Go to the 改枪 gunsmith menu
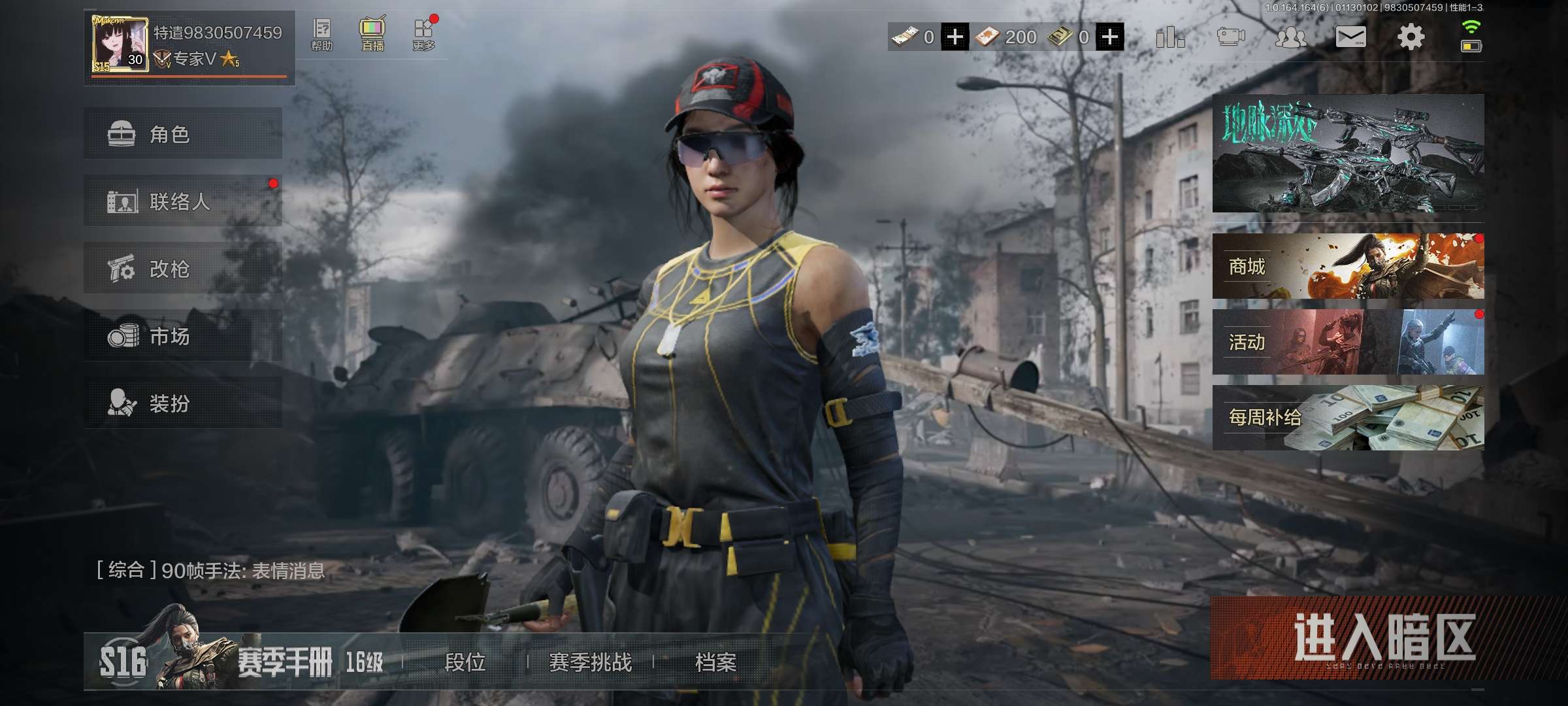This screenshot has width=1568, height=706. click(182, 269)
